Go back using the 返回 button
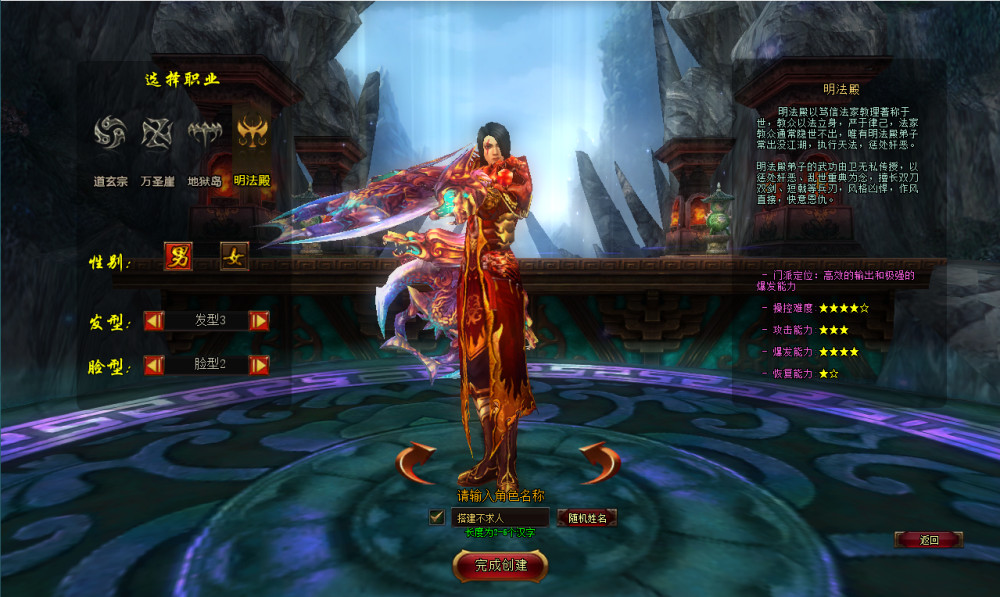 pos(929,540)
